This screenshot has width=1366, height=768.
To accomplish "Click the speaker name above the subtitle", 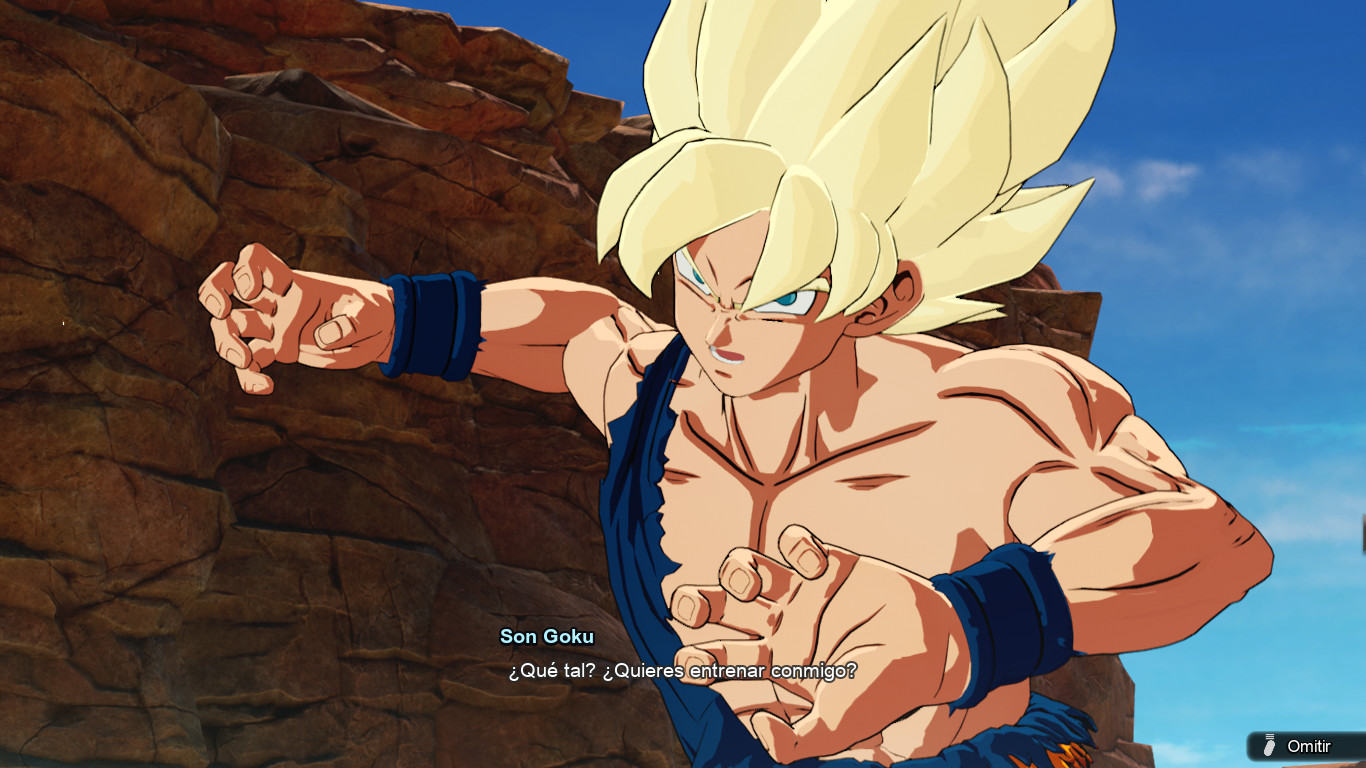I will (548, 636).
